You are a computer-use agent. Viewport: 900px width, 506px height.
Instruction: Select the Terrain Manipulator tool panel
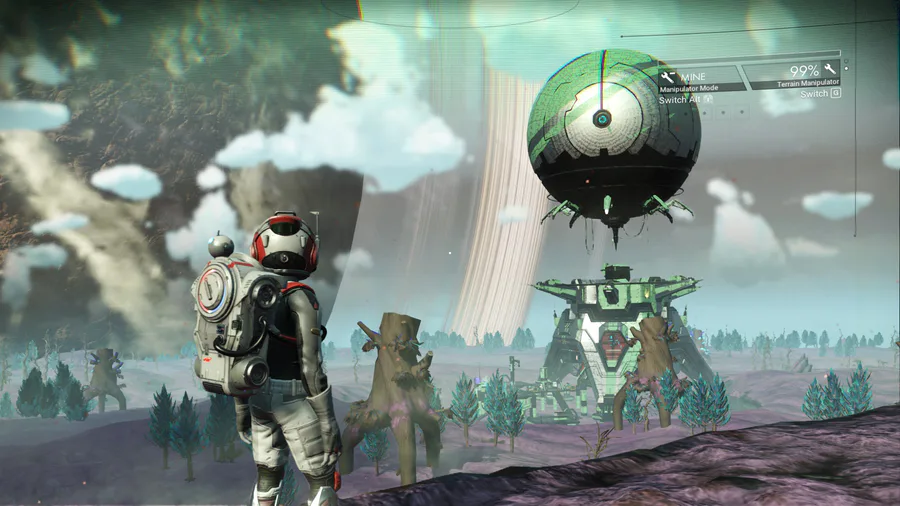(795, 74)
